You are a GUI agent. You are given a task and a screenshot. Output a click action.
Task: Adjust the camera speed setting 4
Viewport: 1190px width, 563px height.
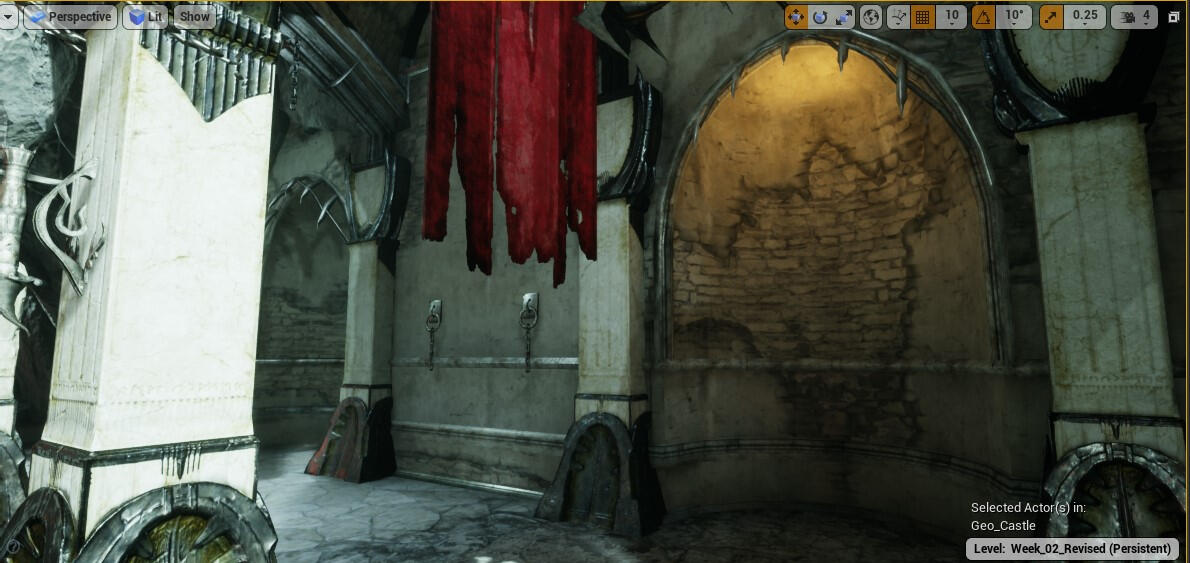coord(1136,17)
